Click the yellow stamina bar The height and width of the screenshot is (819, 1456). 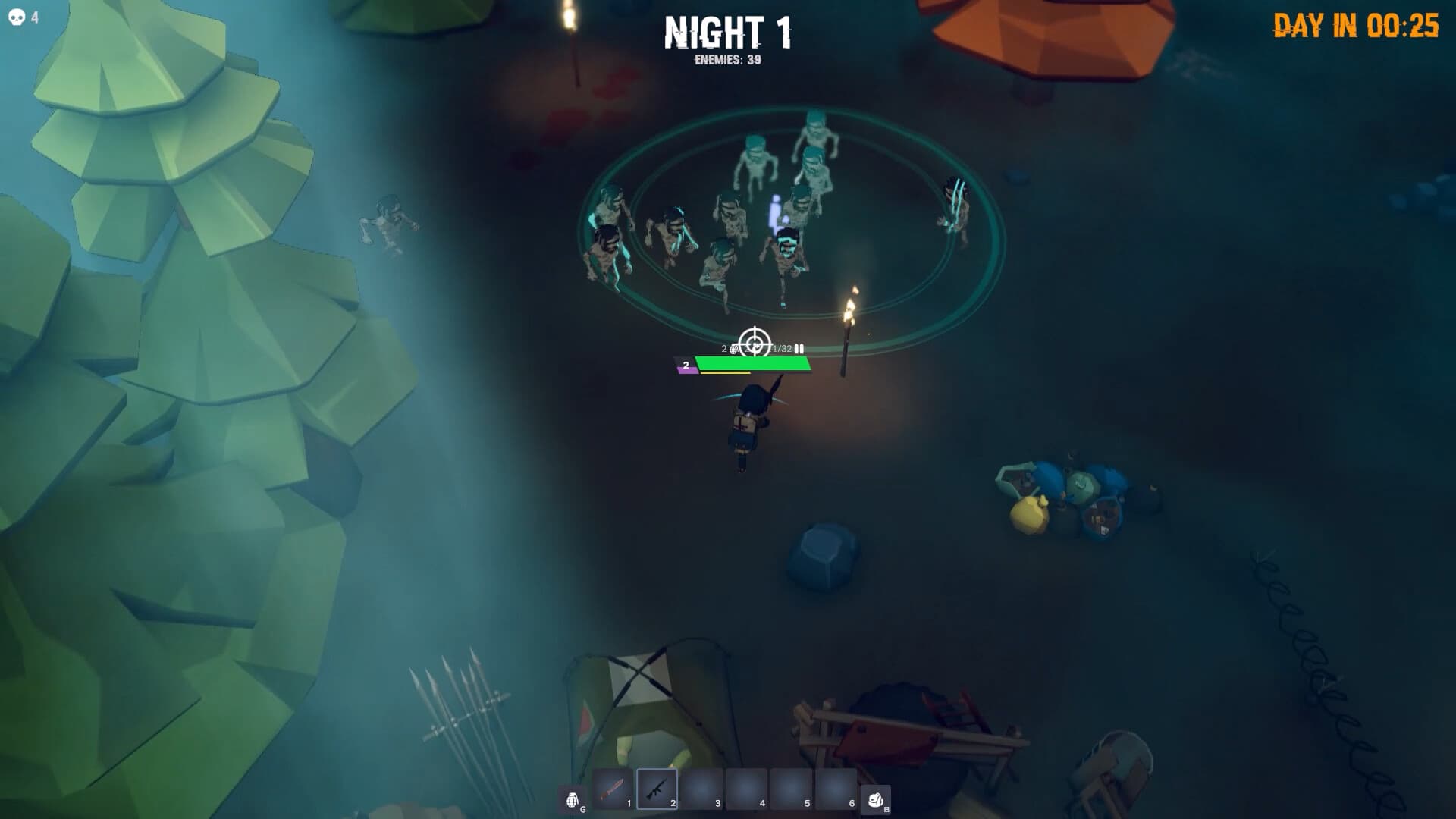(x=724, y=373)
